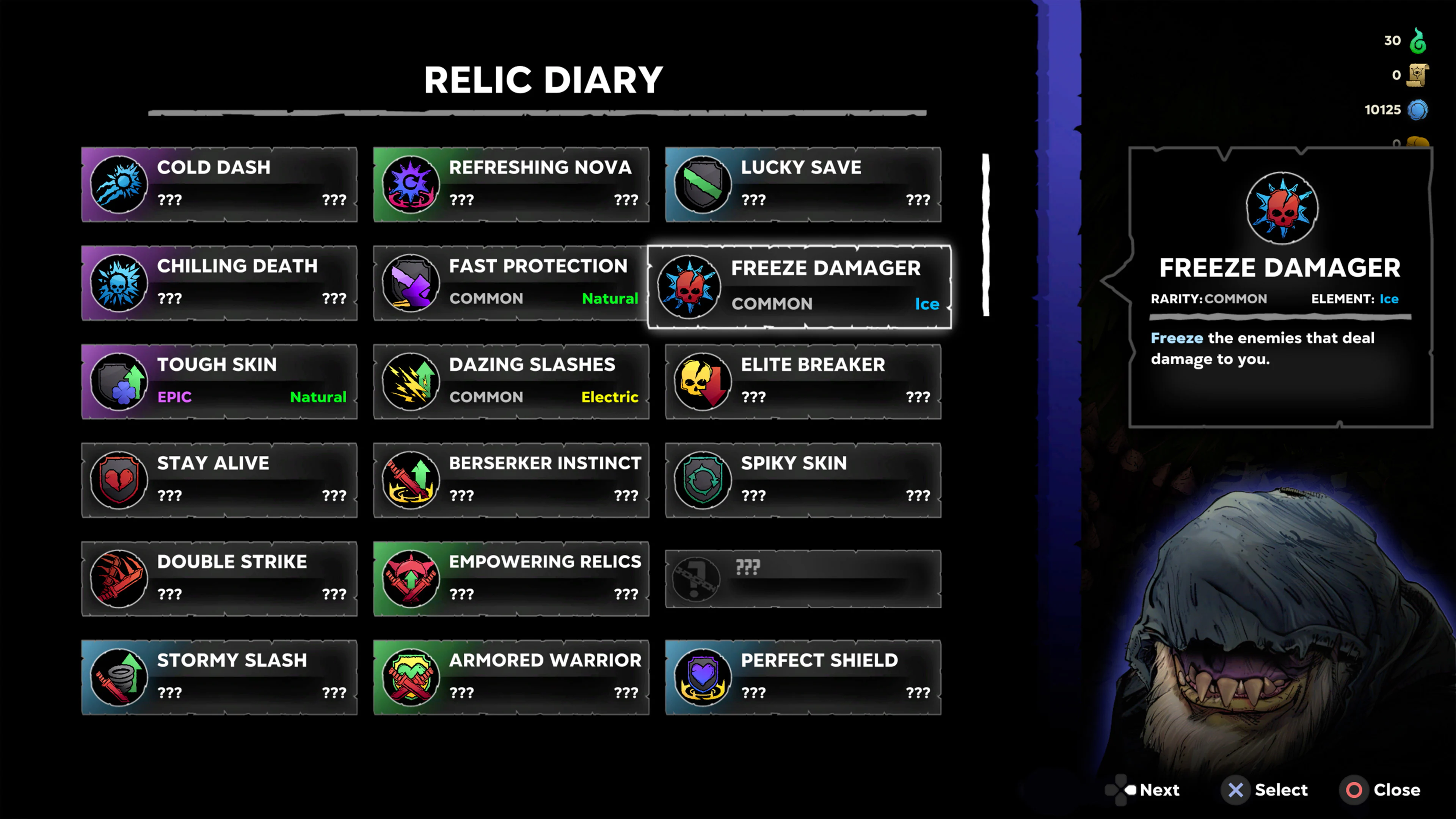Screen dimensions: 1456x819
Task: Click the locked unknown relic slot
Action: click(803, 578)
